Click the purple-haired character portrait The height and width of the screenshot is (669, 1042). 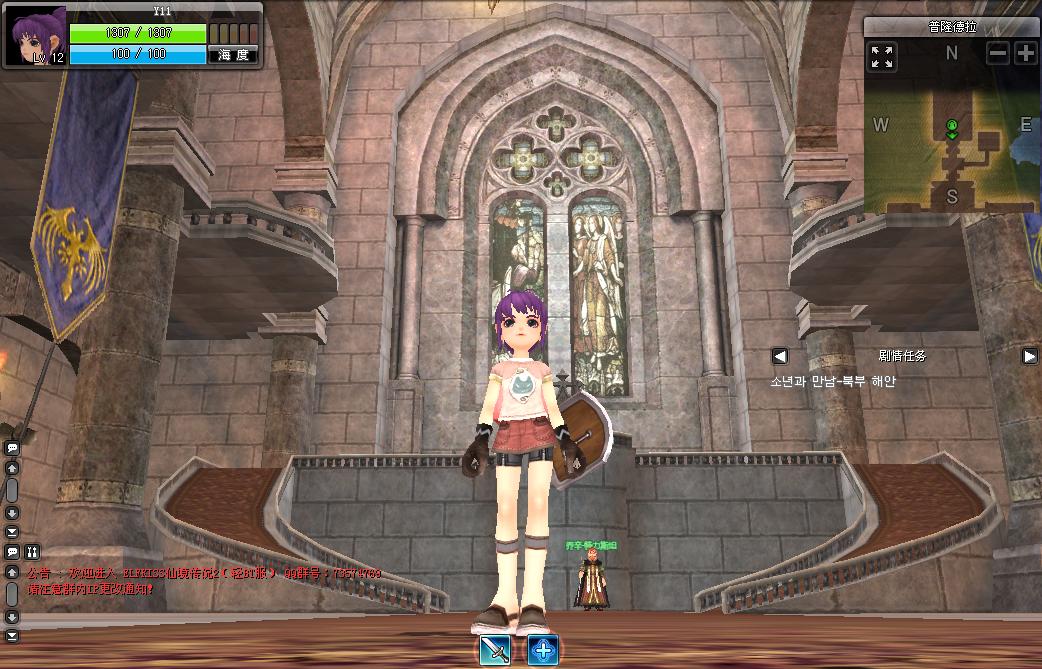tap(38, 34)
